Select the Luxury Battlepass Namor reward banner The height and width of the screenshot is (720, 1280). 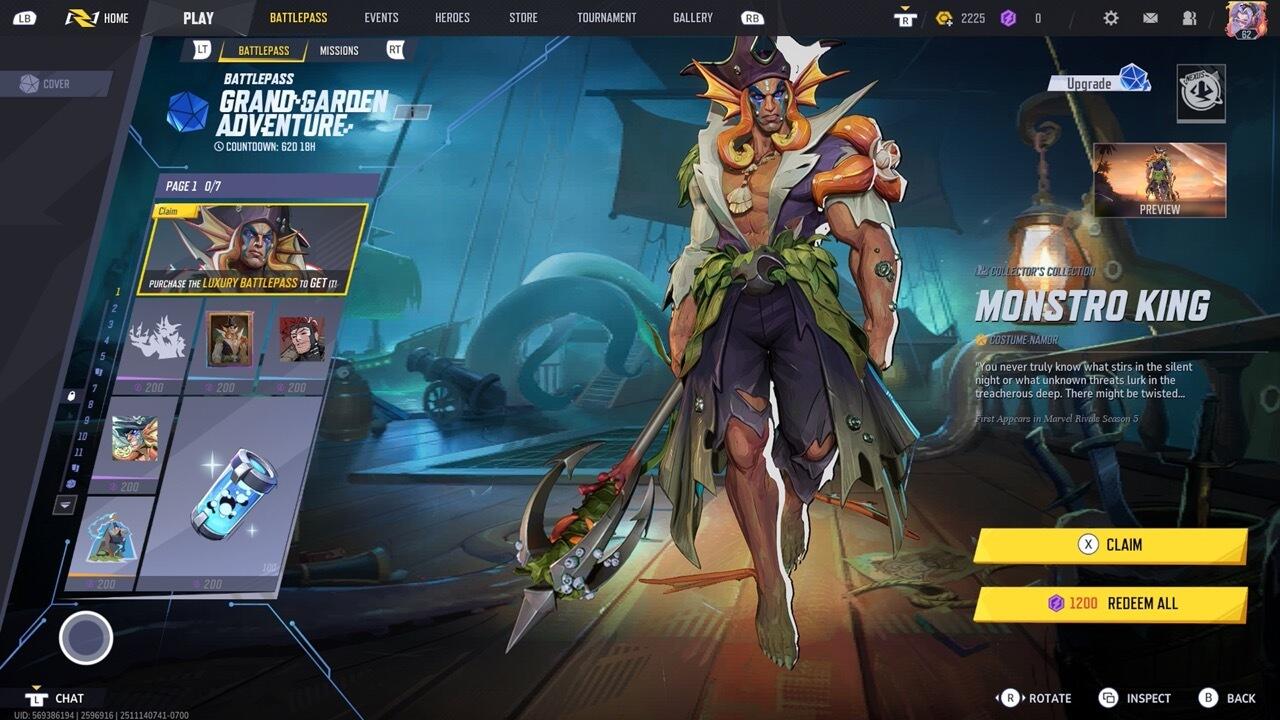252,250
